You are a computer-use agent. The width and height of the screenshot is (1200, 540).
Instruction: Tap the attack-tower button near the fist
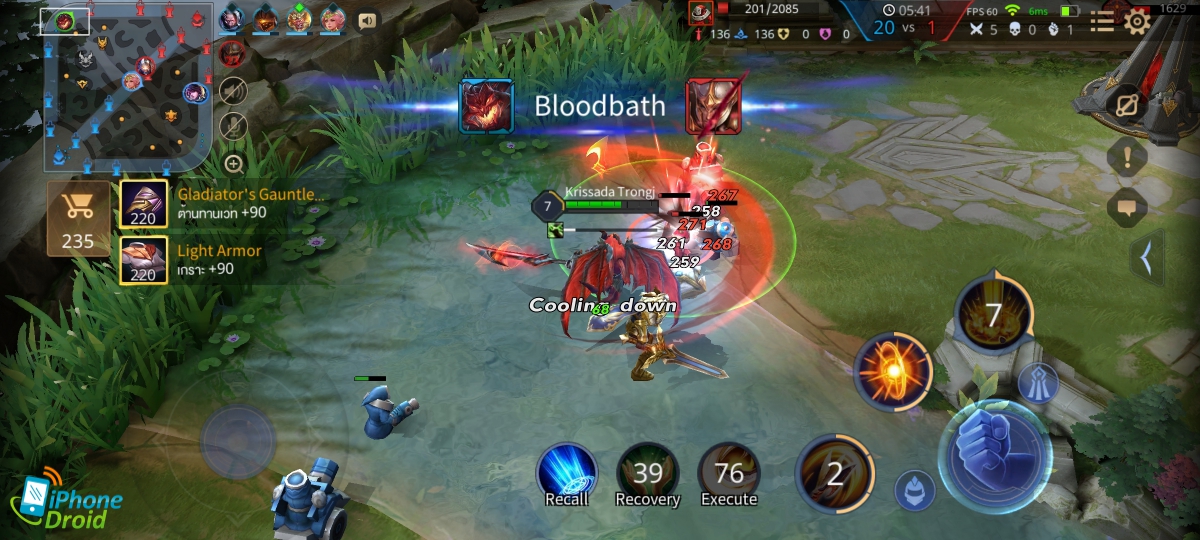pos(1038,383)
